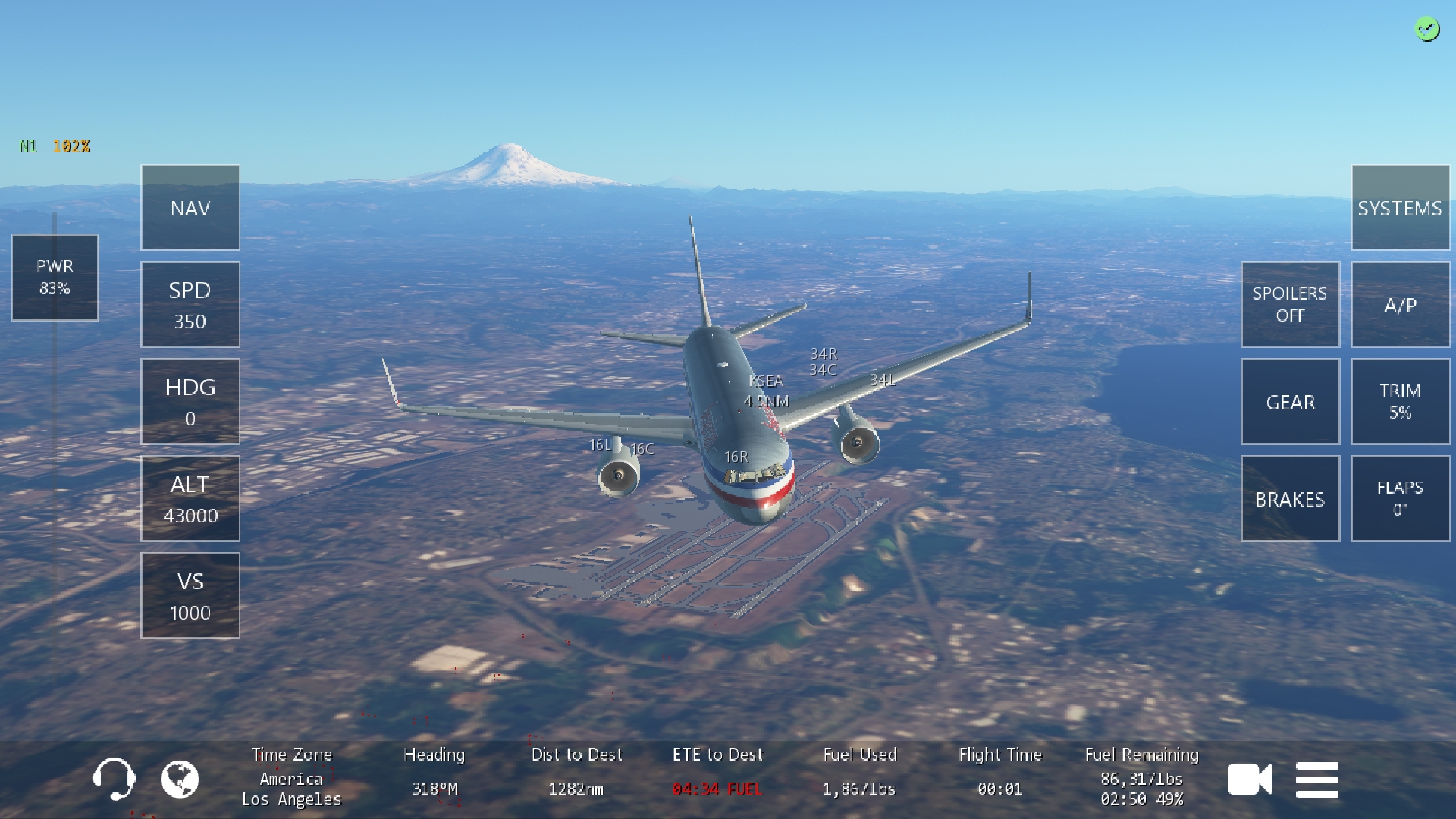Switch the SPOILERS setting
Screen dimensions: 1456x819
click(1290, 305)
